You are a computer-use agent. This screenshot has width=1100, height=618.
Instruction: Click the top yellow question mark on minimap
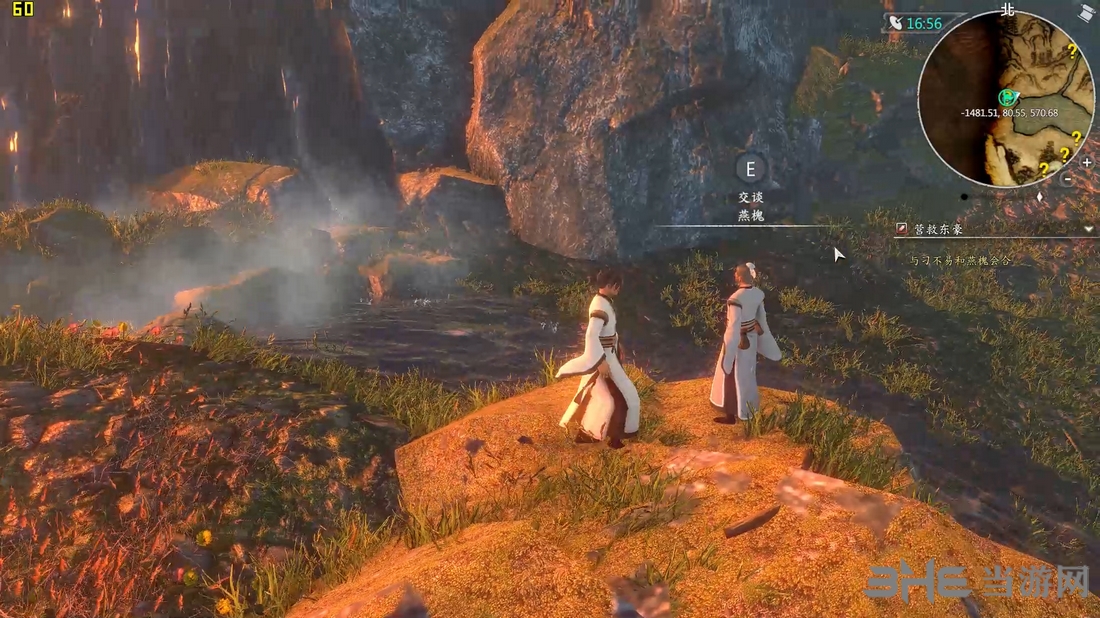1072,49
